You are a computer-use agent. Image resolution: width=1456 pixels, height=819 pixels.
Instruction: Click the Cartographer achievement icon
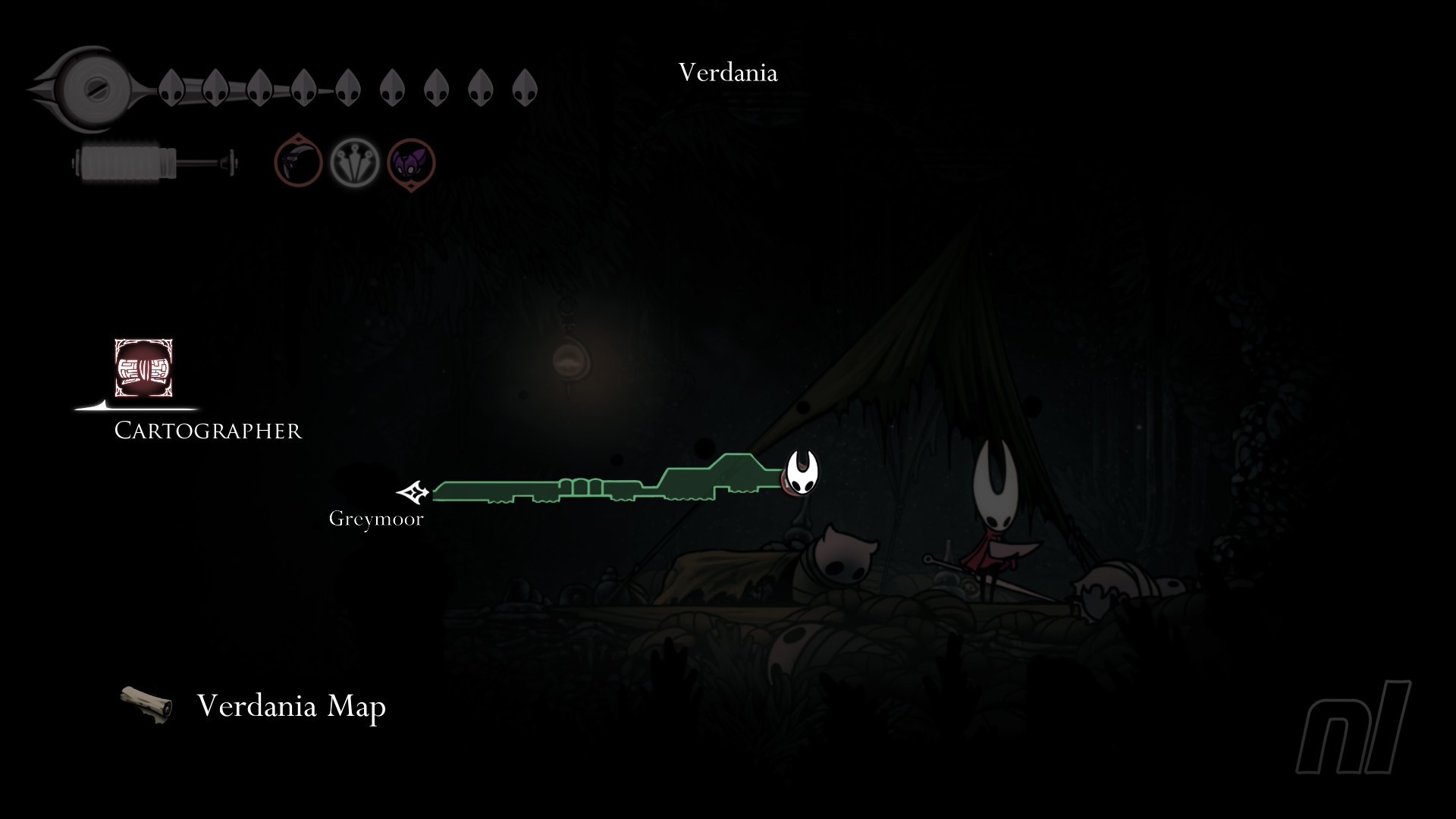click(143, 368)
